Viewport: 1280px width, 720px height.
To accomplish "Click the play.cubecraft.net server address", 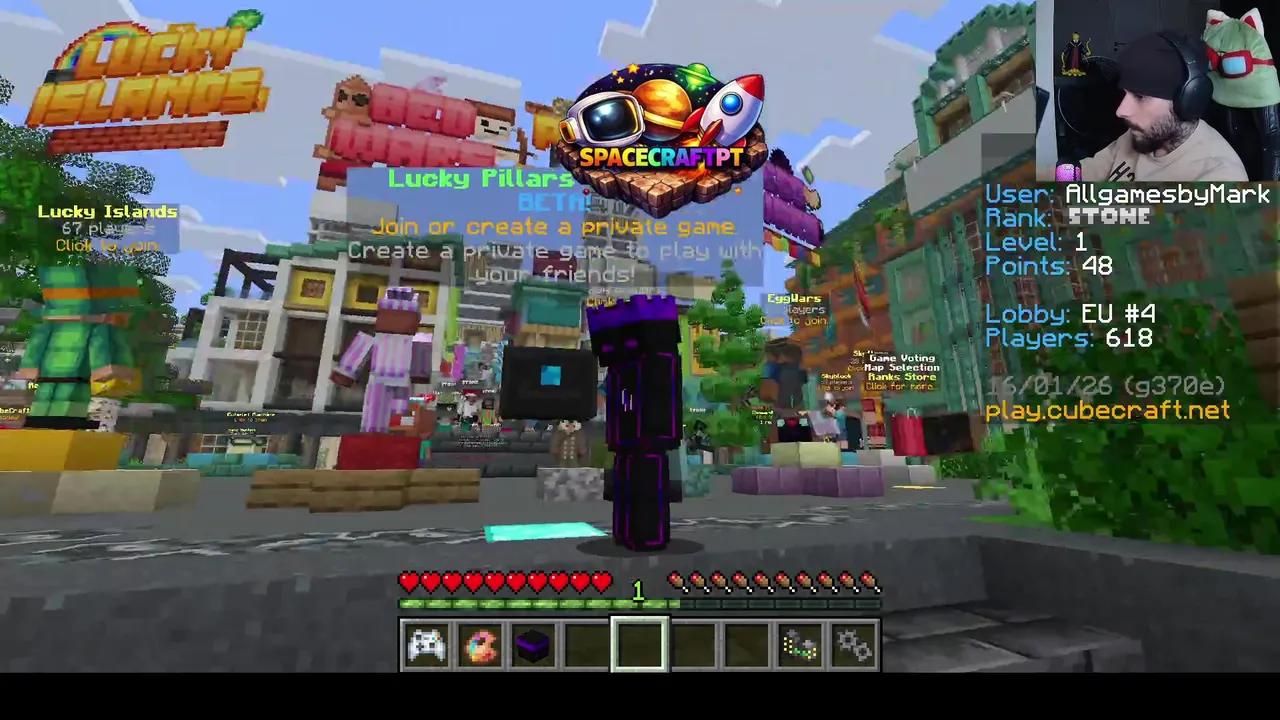I will tap(1106, 410).
